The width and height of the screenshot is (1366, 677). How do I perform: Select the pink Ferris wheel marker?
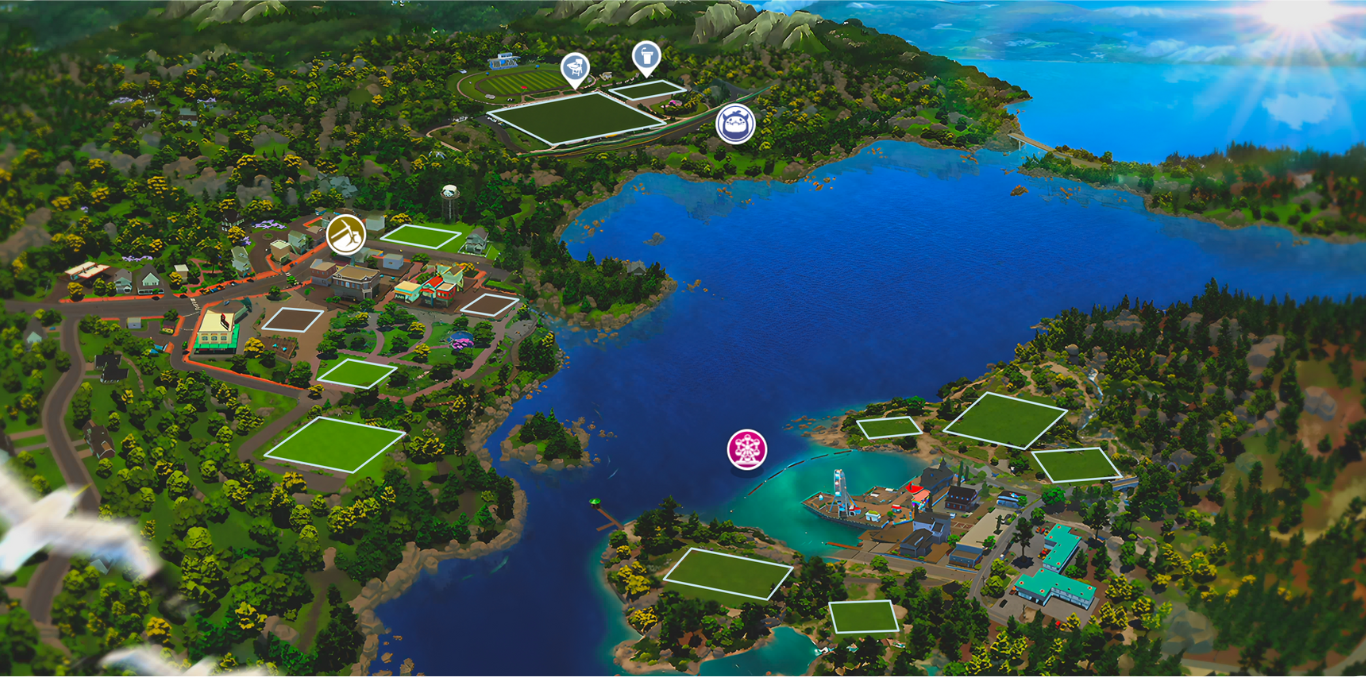pyautogui.click(x=746, y=448)
